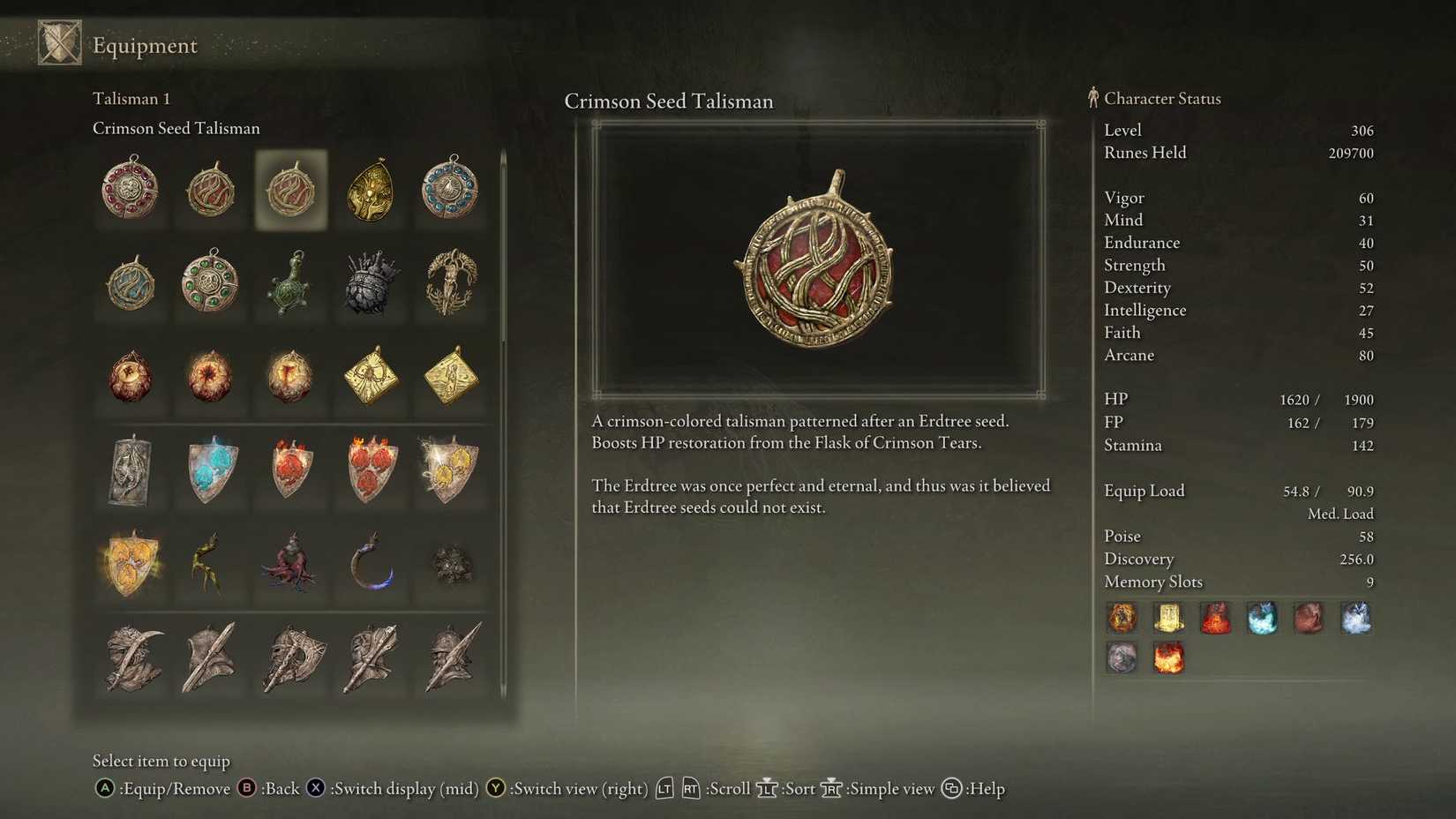Select the Green Turtle Talisman
Viewport: 1456px width, 819px height.
(291, 284)
